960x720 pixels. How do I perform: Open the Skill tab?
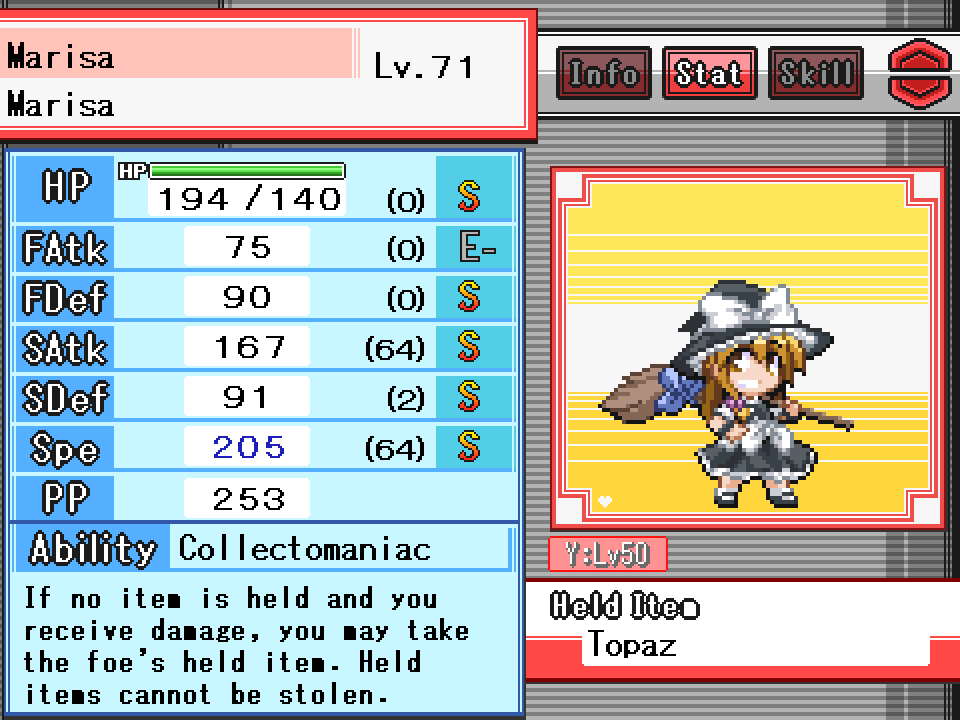(x=815, y=73)
